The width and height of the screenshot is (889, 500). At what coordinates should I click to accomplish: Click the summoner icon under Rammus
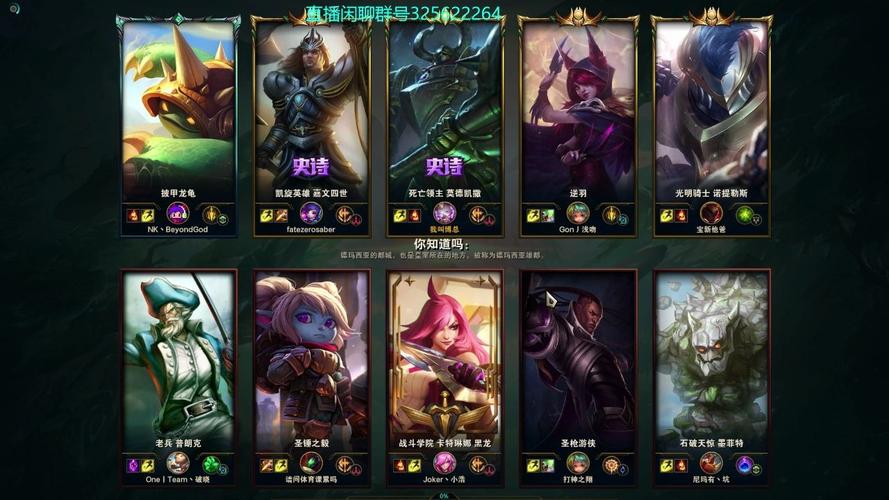point(178,214)
